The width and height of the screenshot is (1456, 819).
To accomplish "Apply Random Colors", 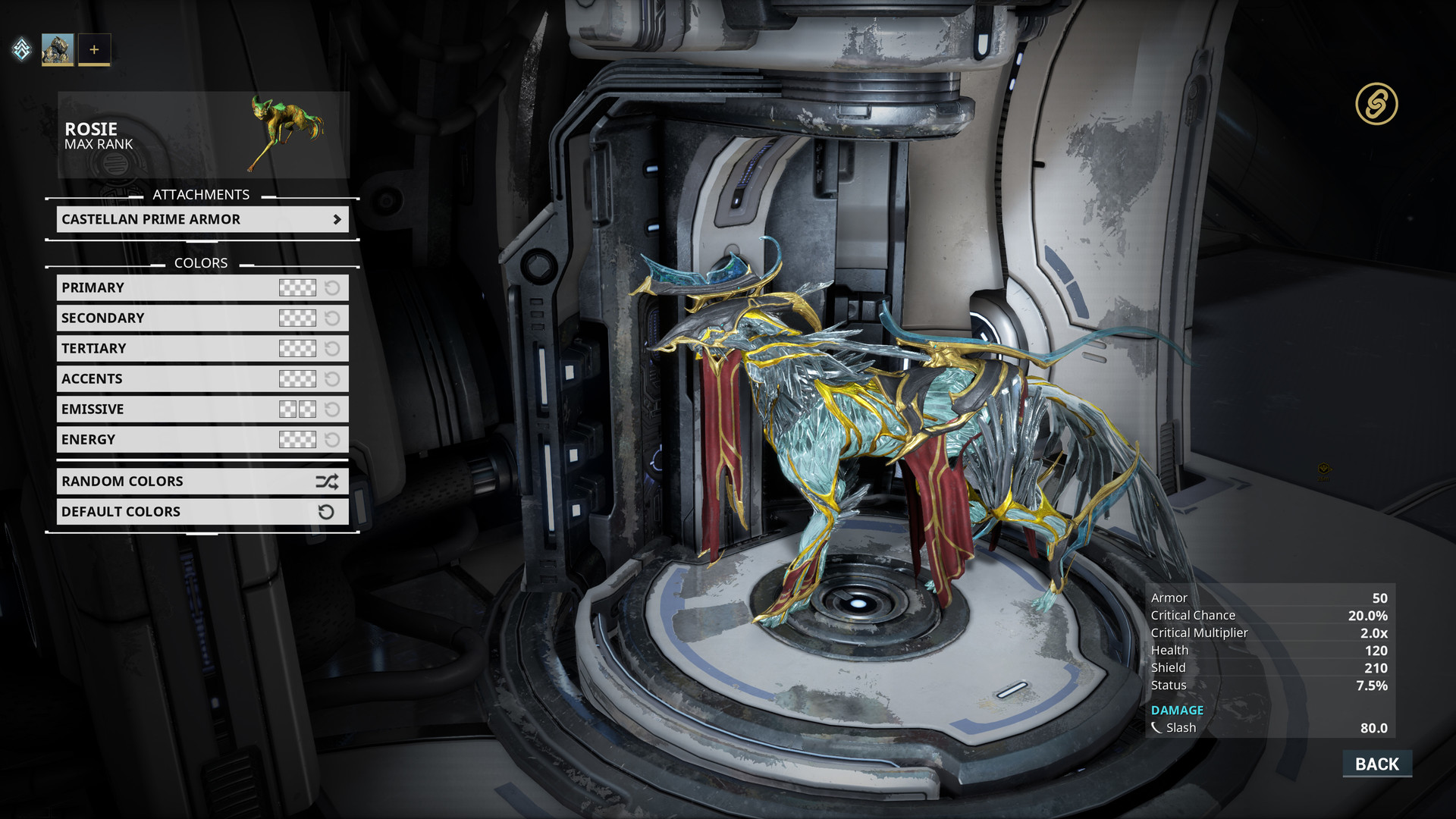I will click(202, 482).
